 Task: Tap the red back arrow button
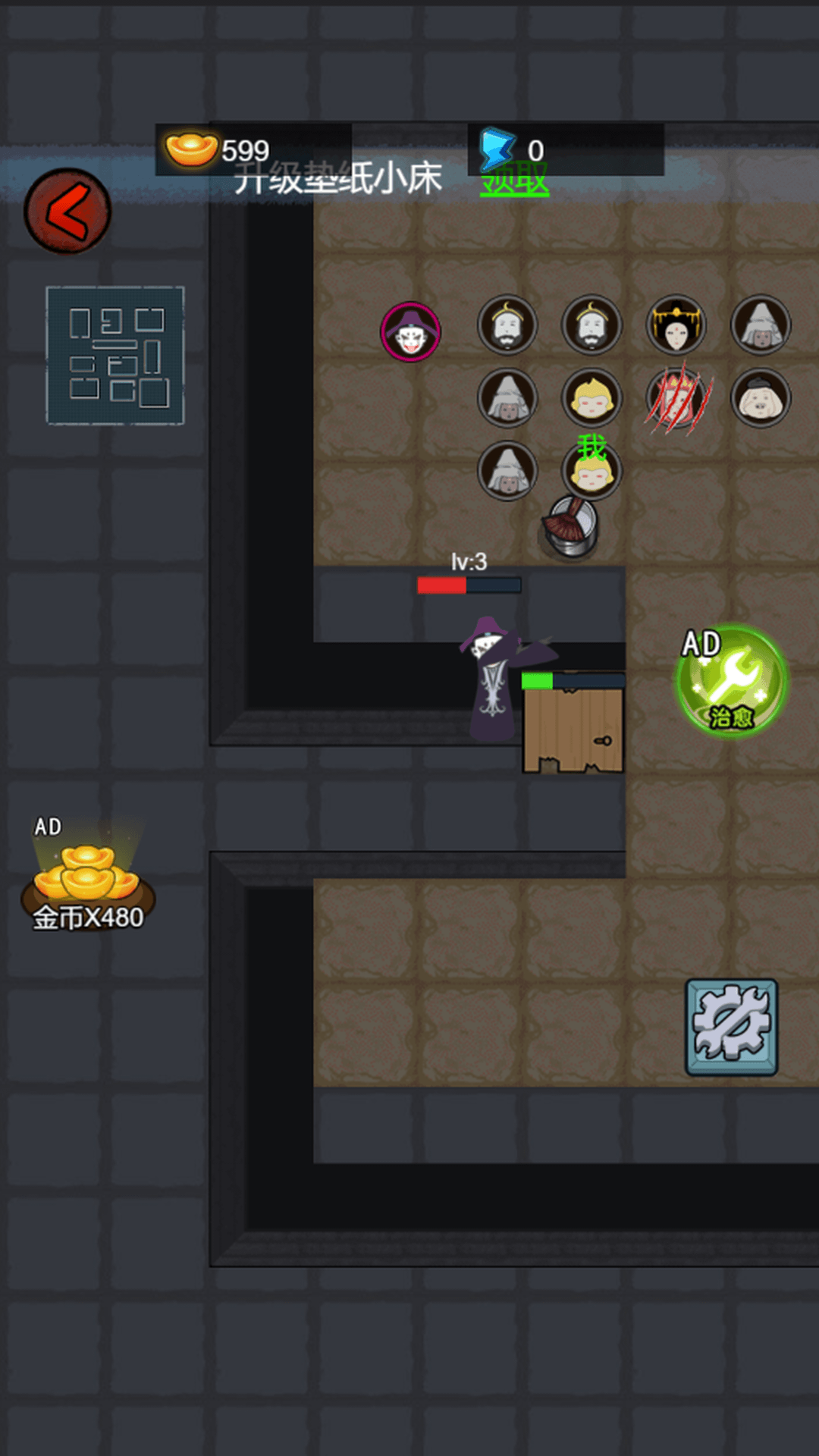67,211
